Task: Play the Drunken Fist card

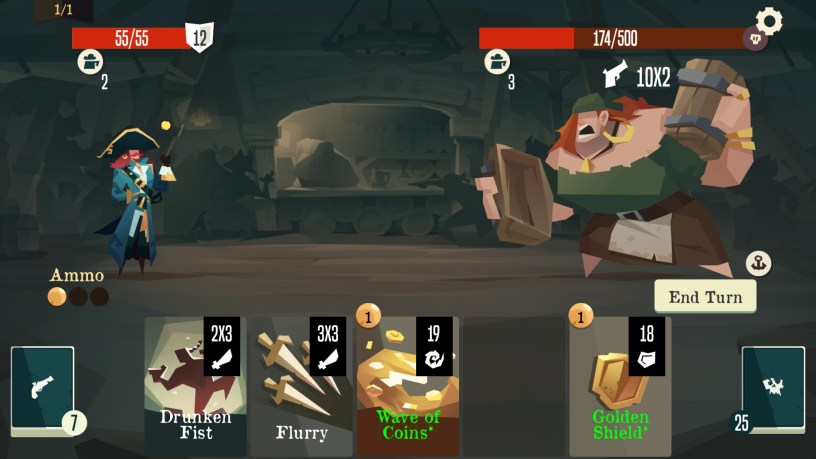Action: tap(195, 386)
